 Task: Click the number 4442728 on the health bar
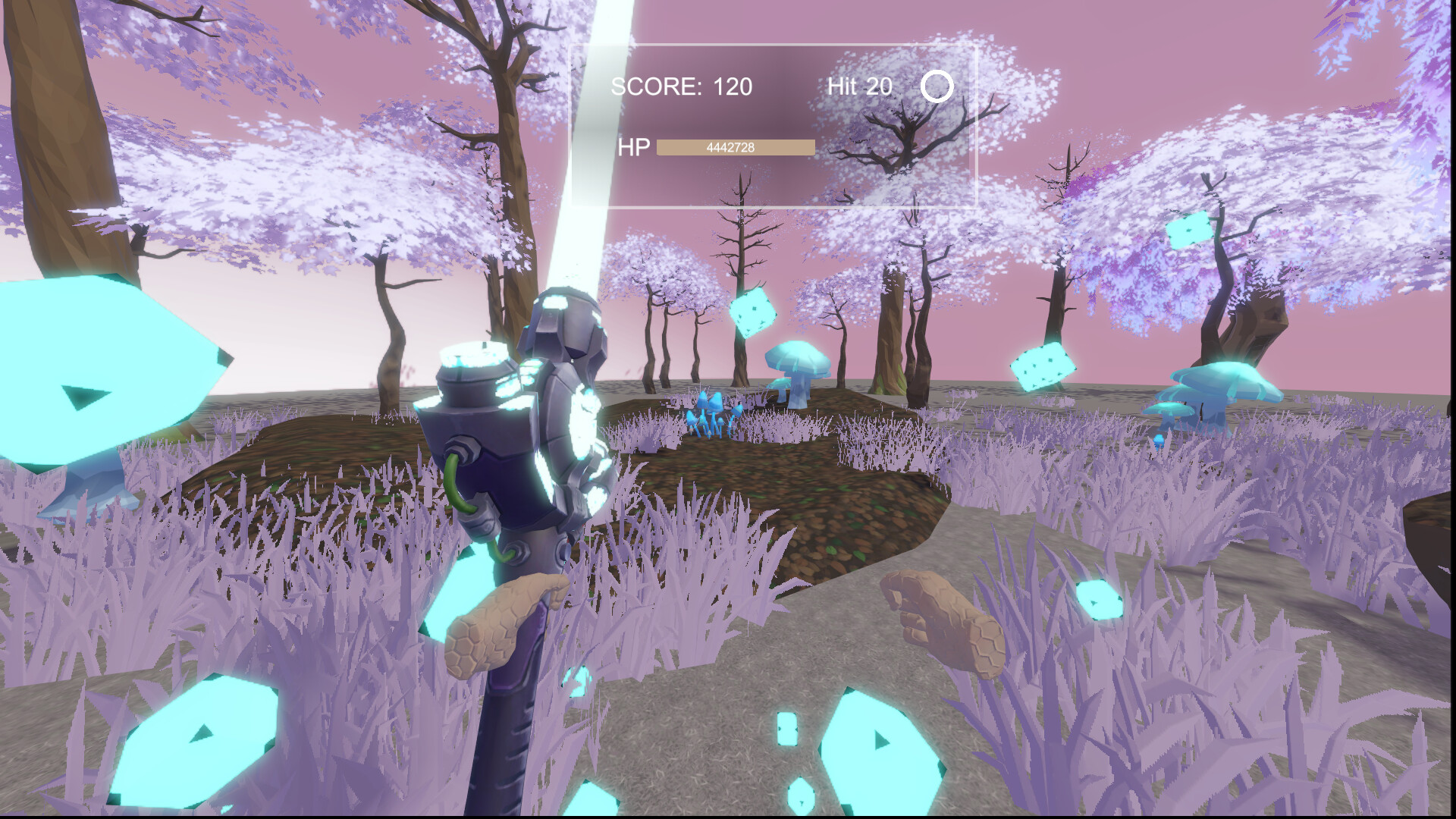[730, 146]
